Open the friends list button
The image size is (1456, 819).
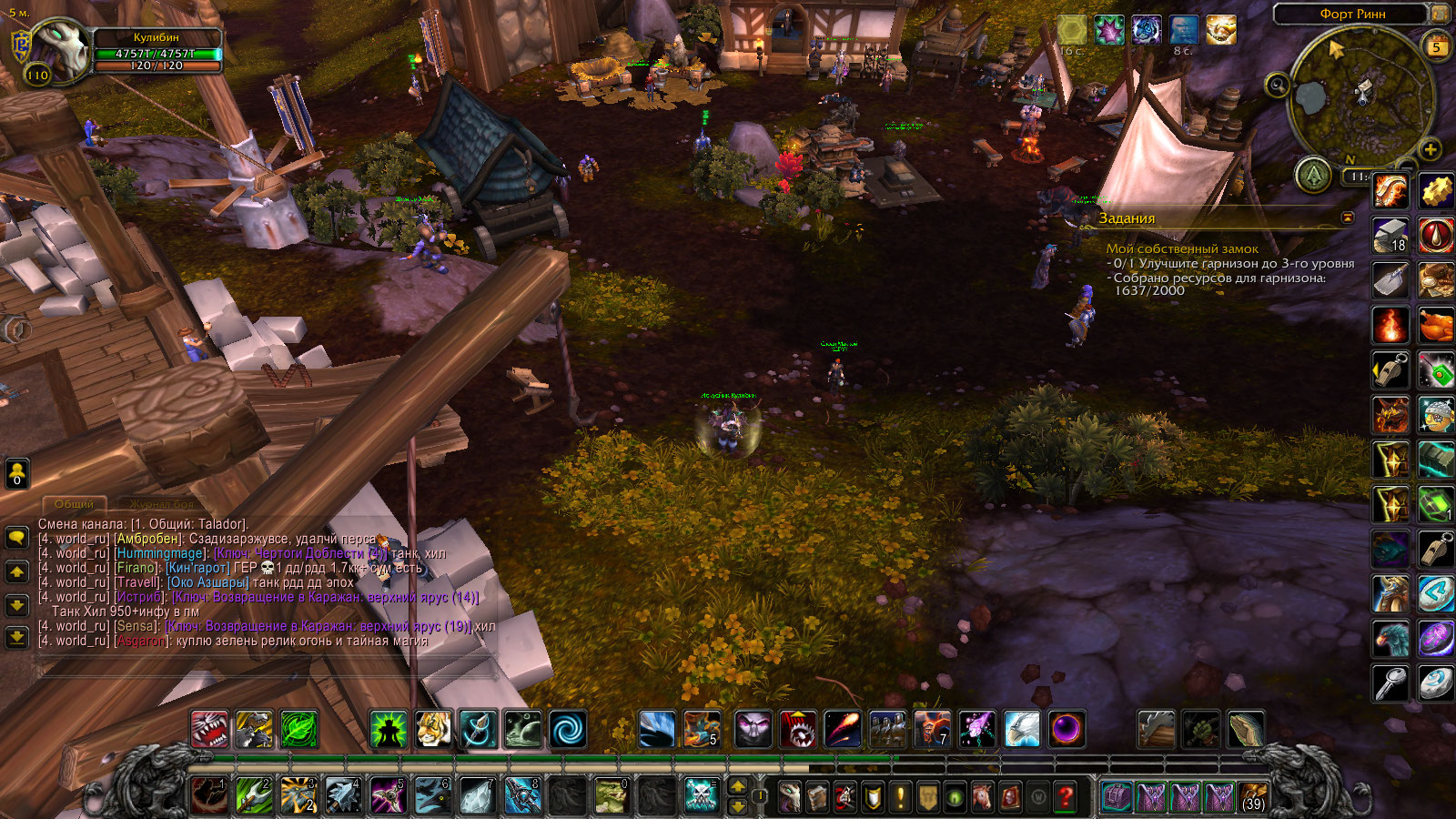16,473
